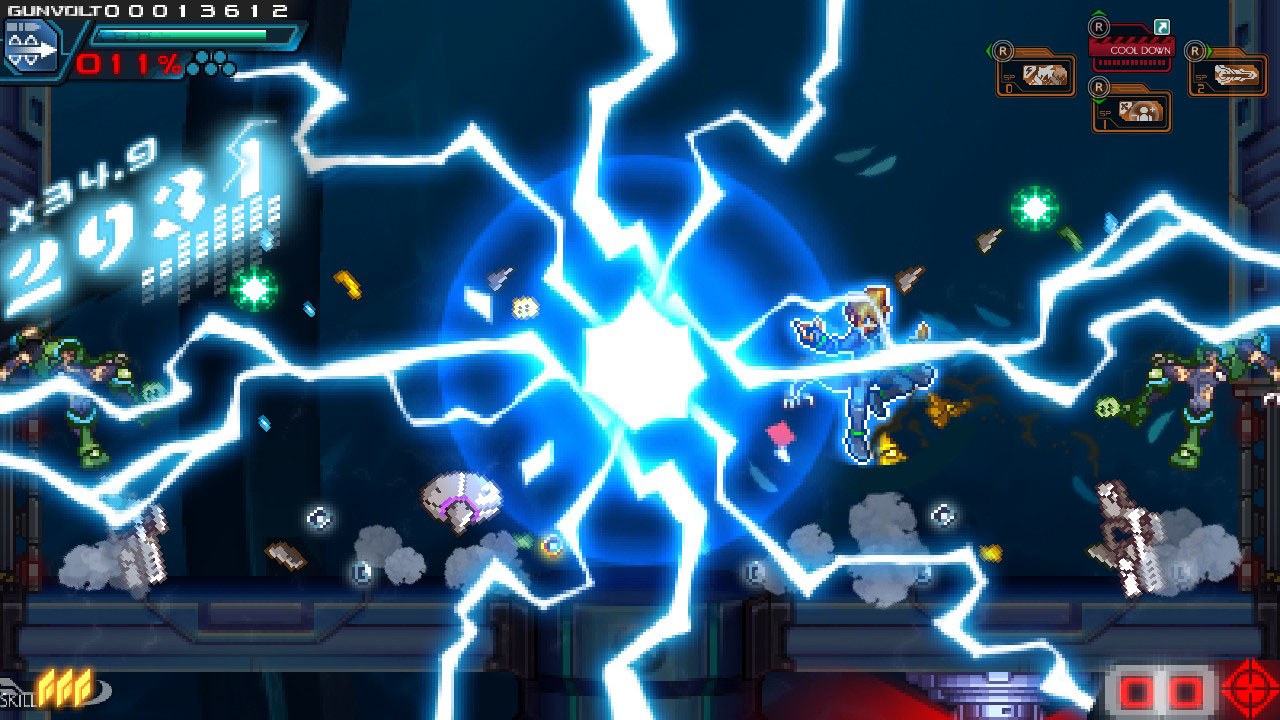This screenshot has height=720, width=1280.
Task: Activate the SP 2 weapon skill card
Action: coord(1234,76)
